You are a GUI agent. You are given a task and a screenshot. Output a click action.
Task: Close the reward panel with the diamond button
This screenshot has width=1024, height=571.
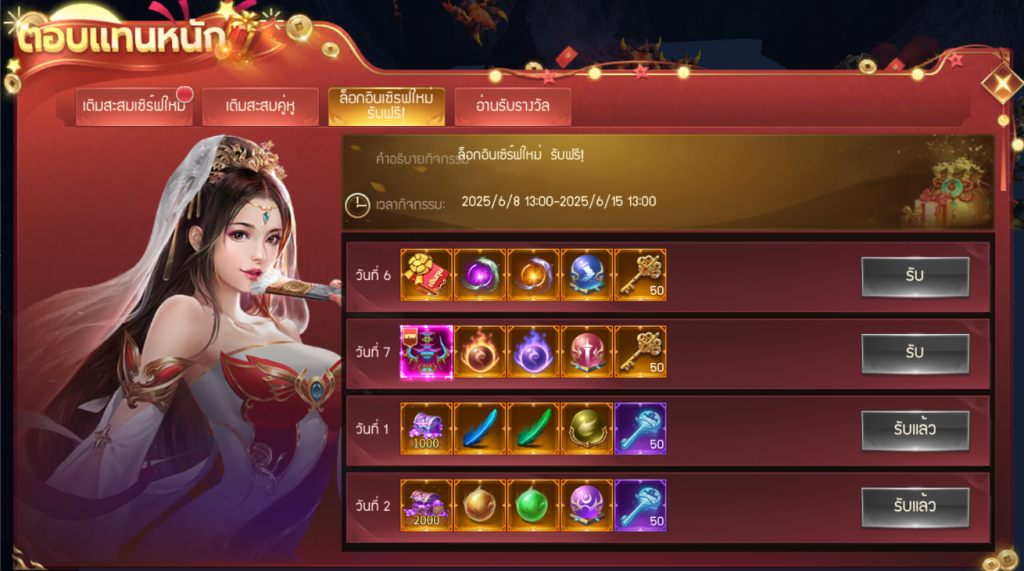tap(1001, 84)
